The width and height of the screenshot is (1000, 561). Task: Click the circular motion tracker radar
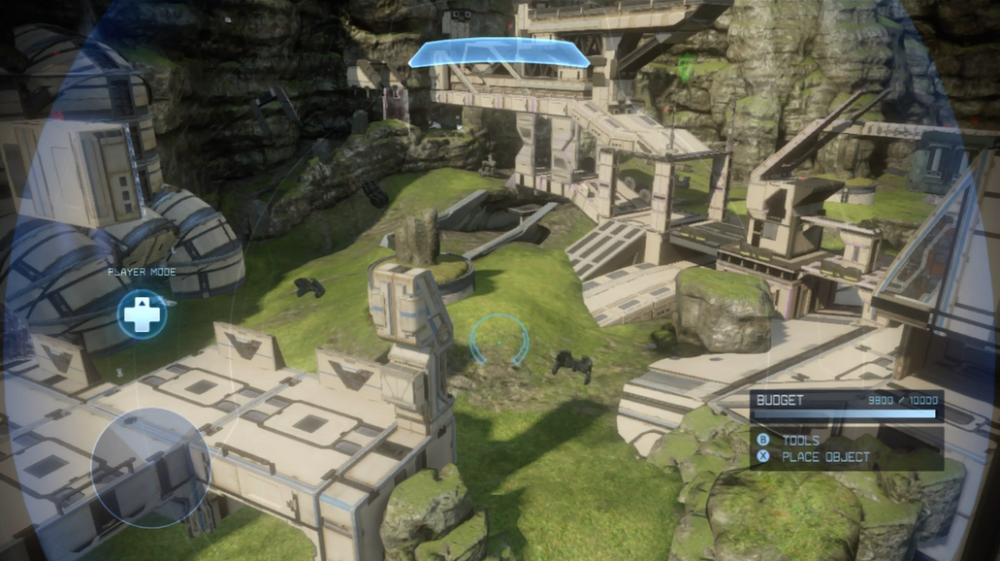click(x=150, y=467)
